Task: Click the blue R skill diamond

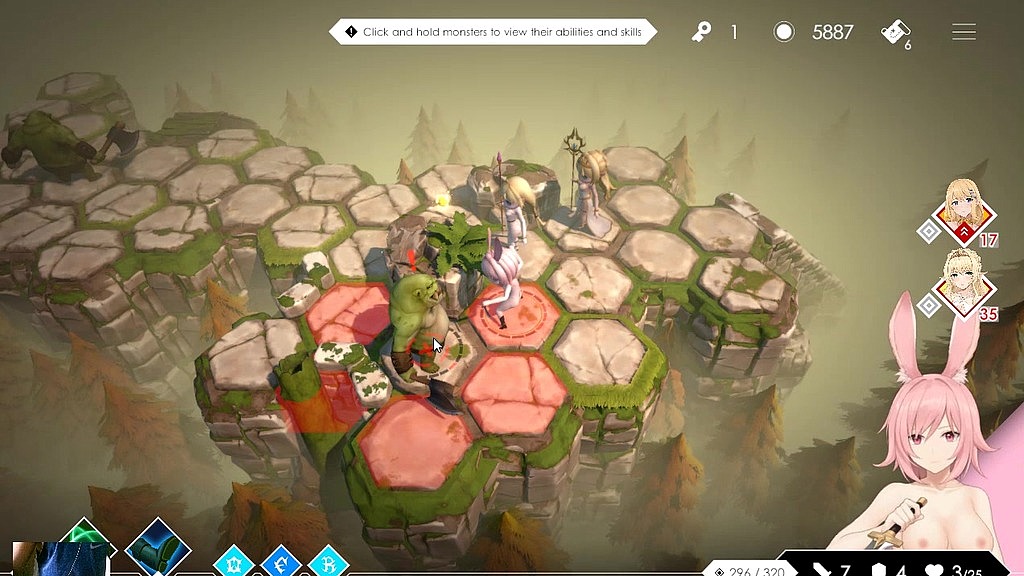Action: click(328, 563)
